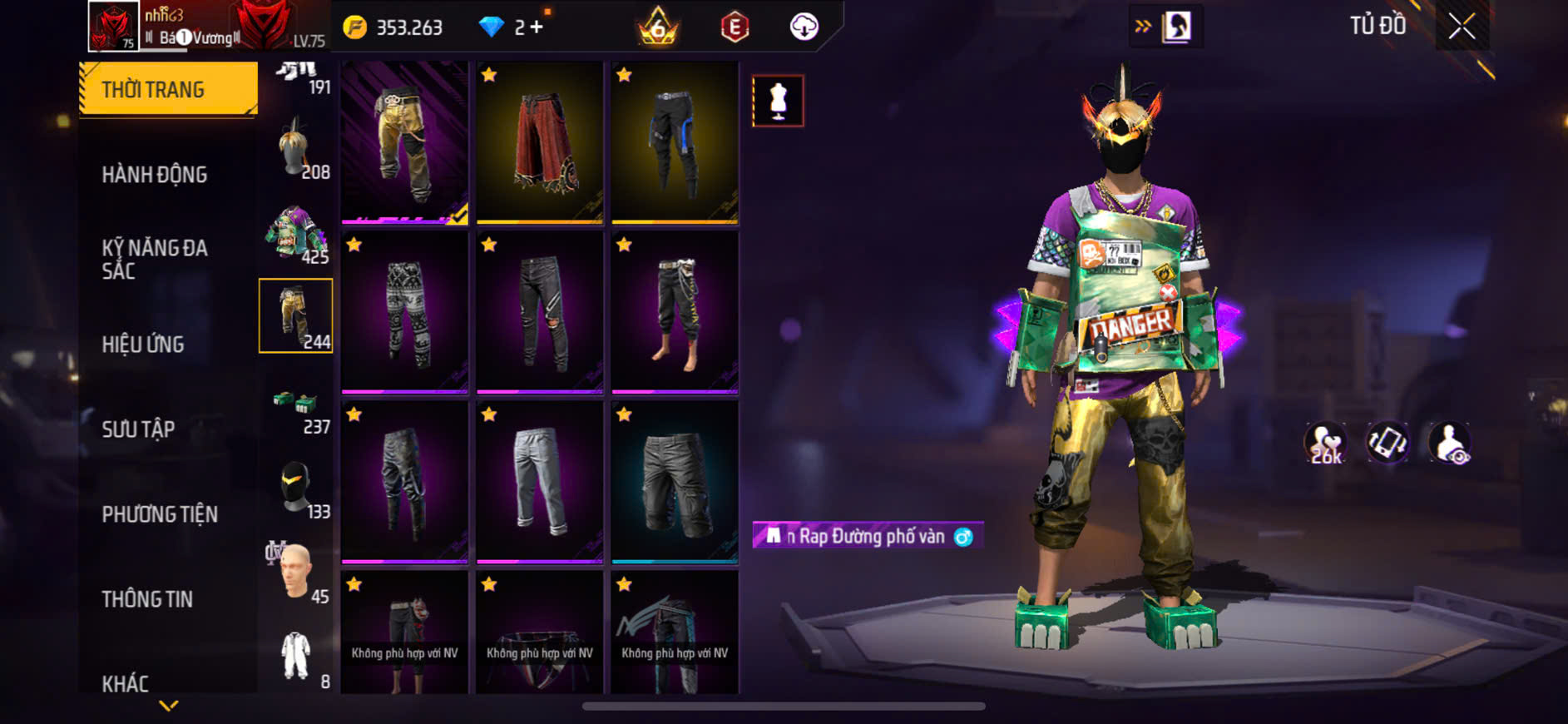Toggle the character view eye icon

(x=1449, y=443)
